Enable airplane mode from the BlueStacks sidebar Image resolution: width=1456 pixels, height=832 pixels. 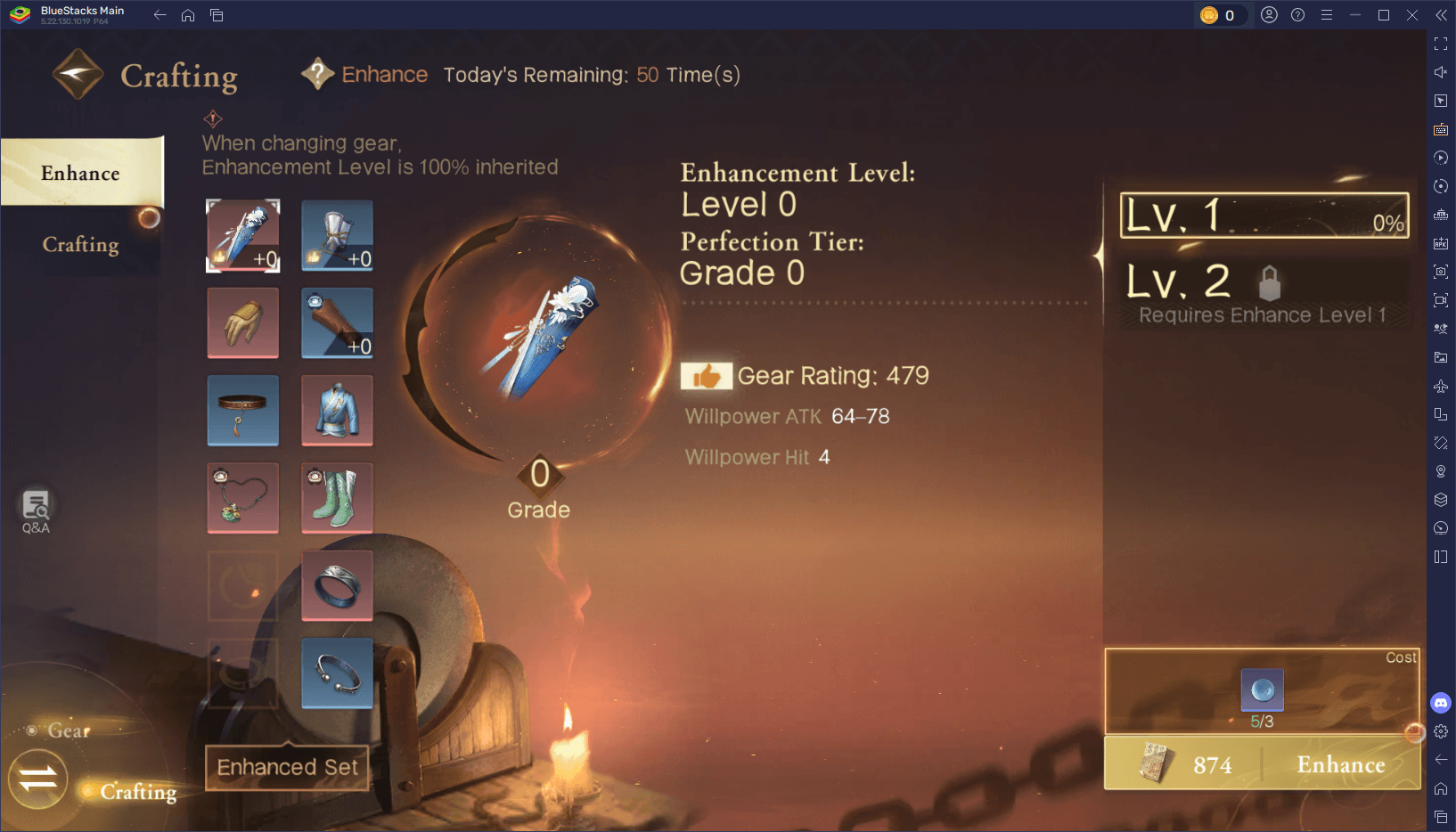coord(1441,386)
